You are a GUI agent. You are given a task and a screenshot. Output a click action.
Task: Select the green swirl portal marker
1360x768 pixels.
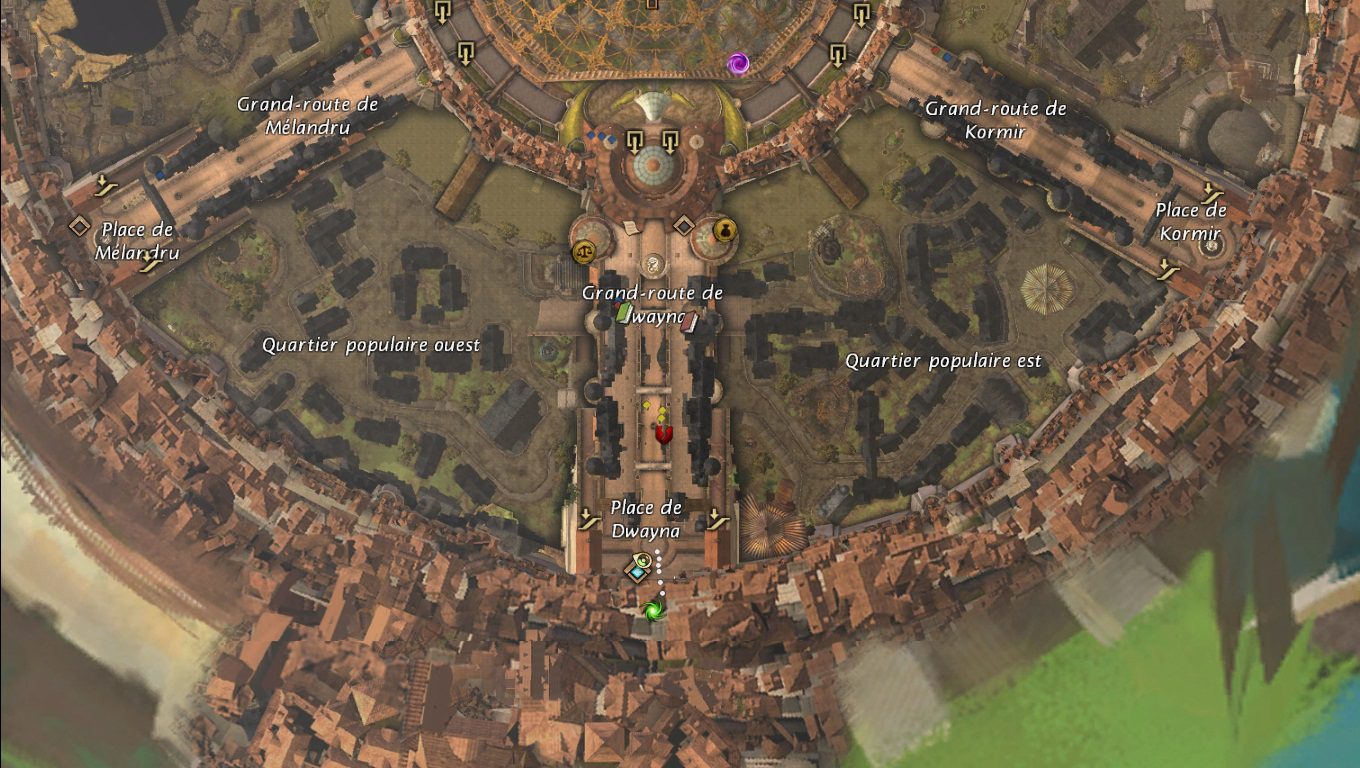click(654, 609)
